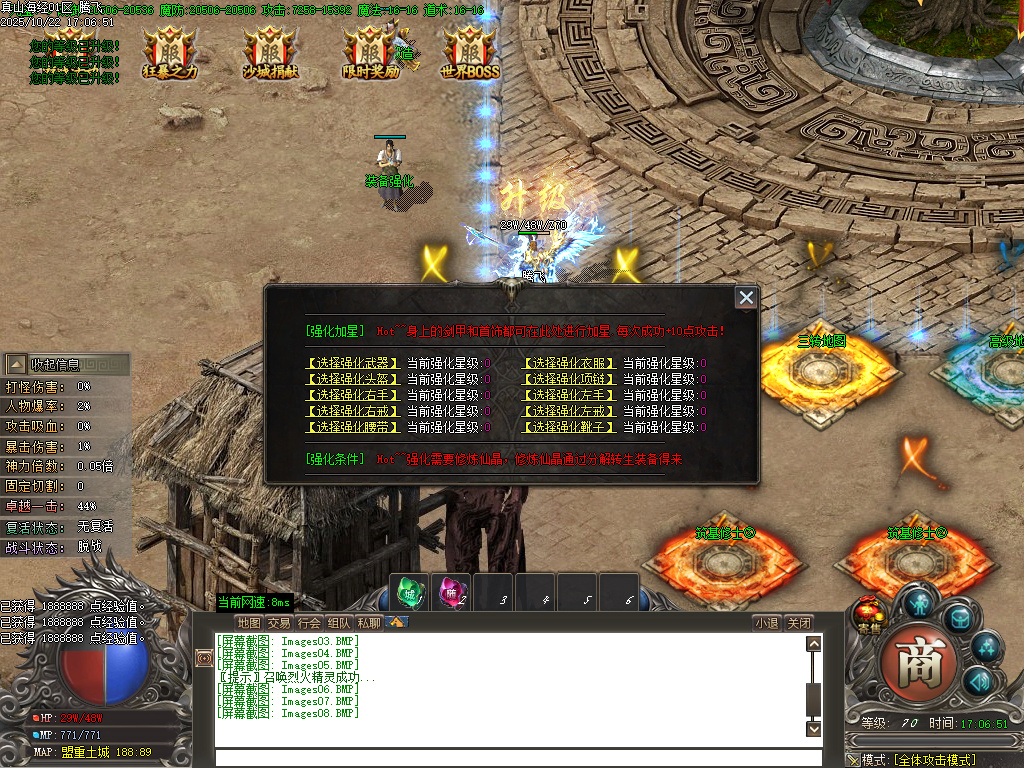Pick the 选择强化头盔 helmet link

(x=353, y=379)
